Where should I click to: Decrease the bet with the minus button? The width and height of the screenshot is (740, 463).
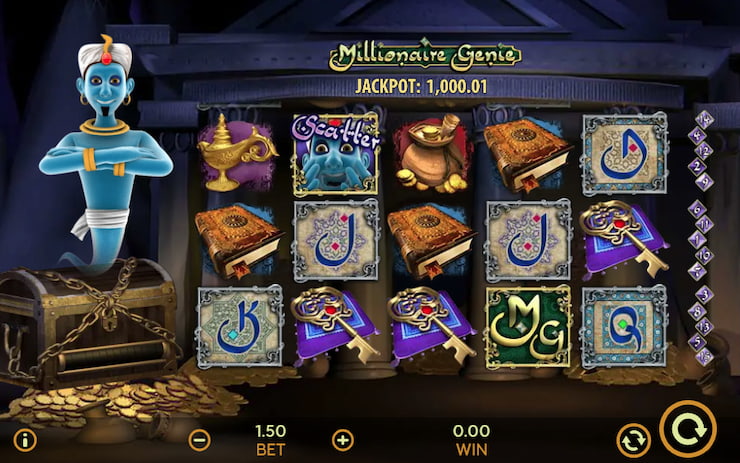pos(200,440)
